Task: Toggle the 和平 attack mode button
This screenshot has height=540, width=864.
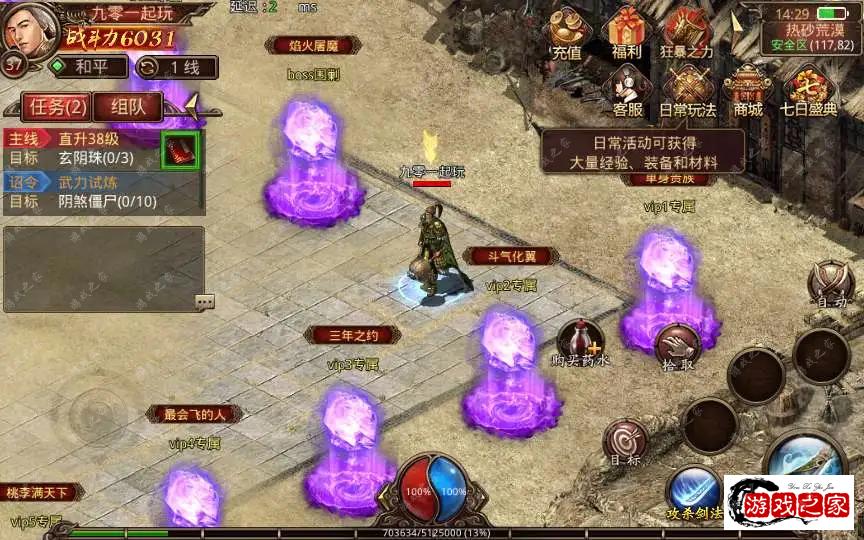Action: pos(88,67)
